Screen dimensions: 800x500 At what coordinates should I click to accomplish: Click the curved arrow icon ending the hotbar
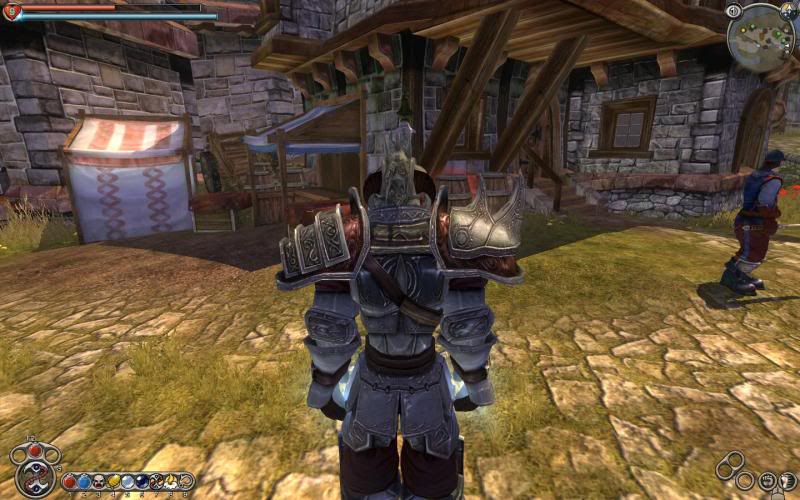[x=185, y=482]
